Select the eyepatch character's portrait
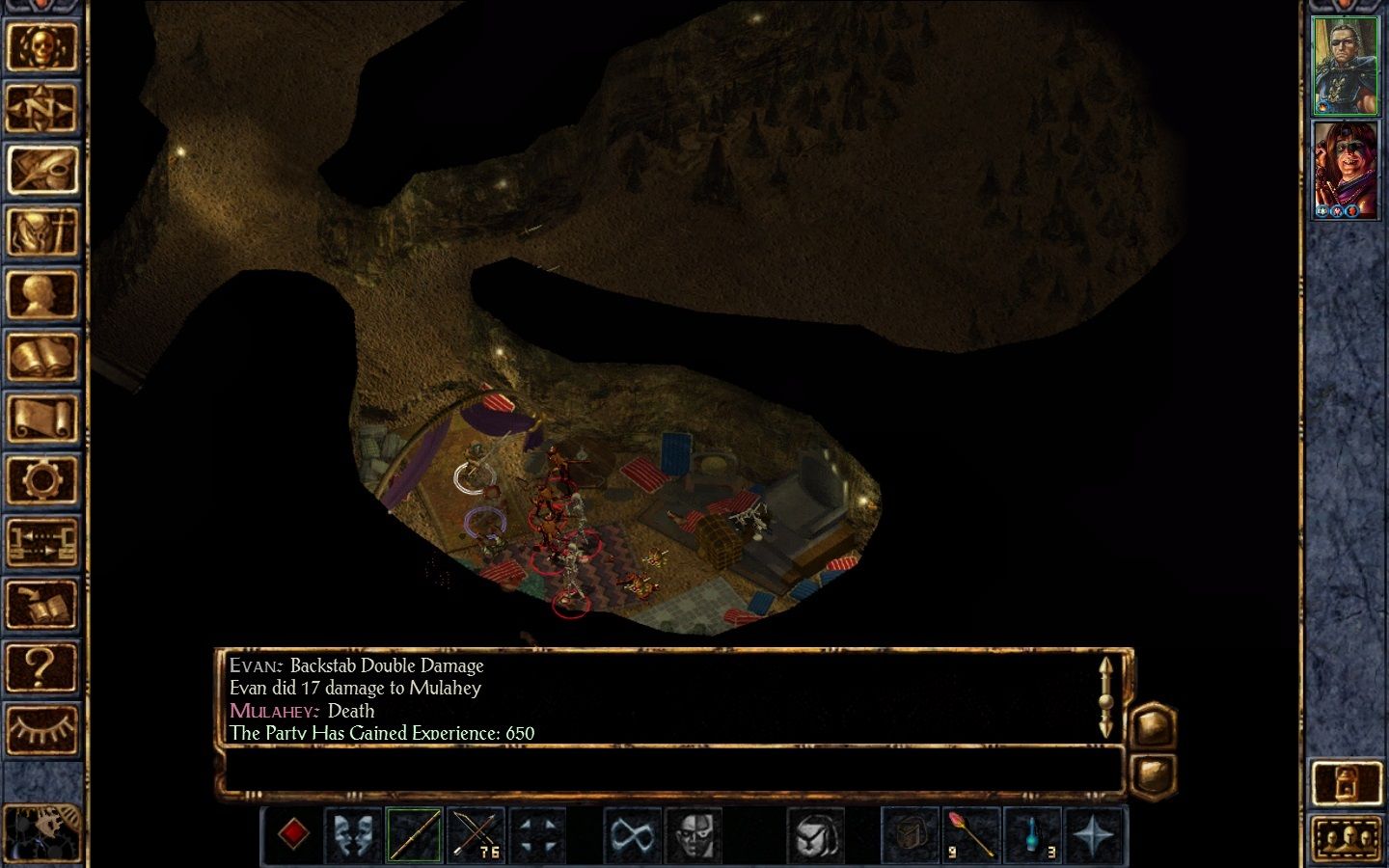The height and width of the screenshot is (868, 1389). coord(1346,66)
